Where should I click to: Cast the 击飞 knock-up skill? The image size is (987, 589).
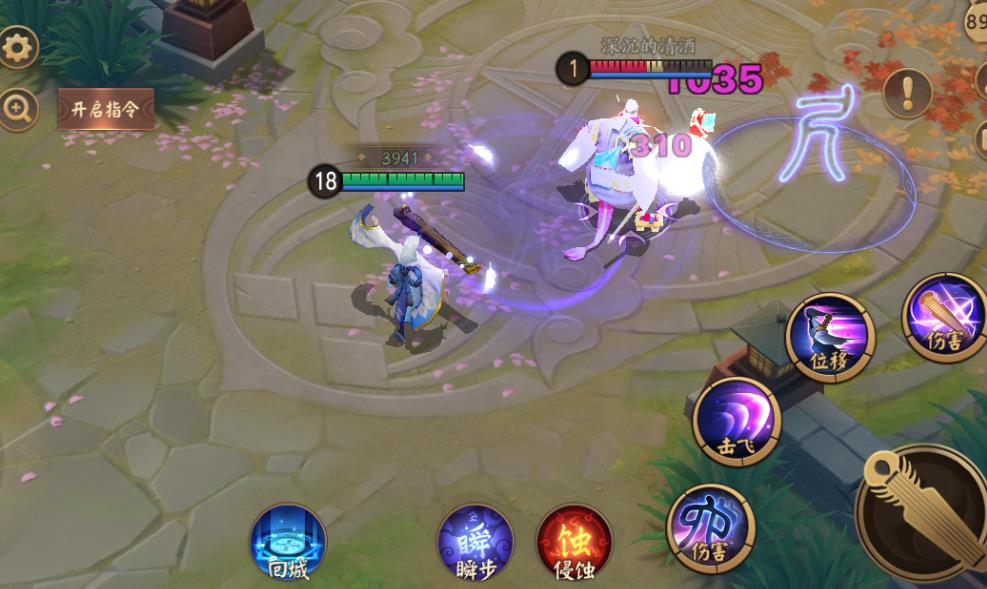(x=737, y=421)
